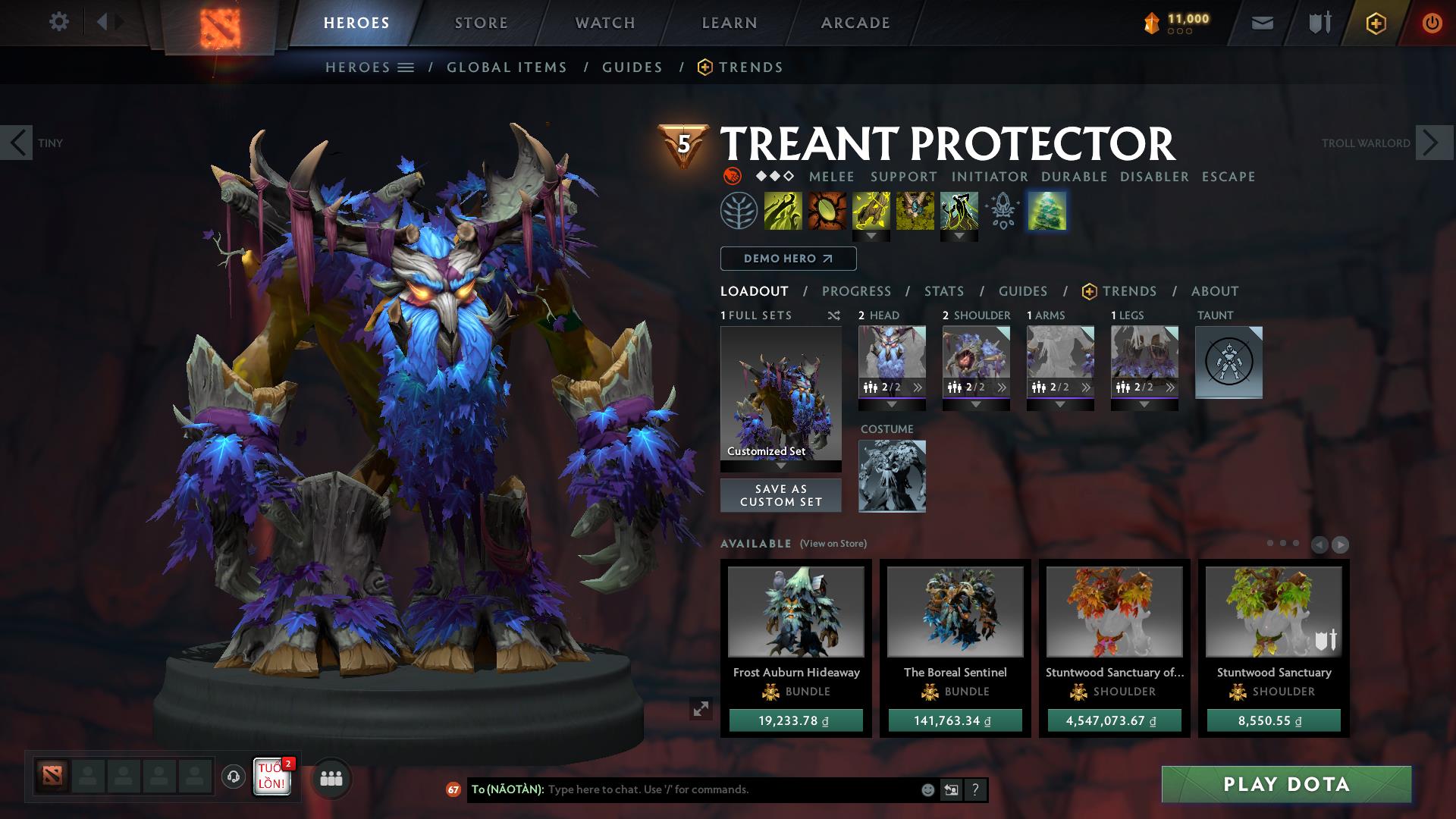Click SAVE AS CUSTOM SET
1456x819 pixels.
coord(780,494)
